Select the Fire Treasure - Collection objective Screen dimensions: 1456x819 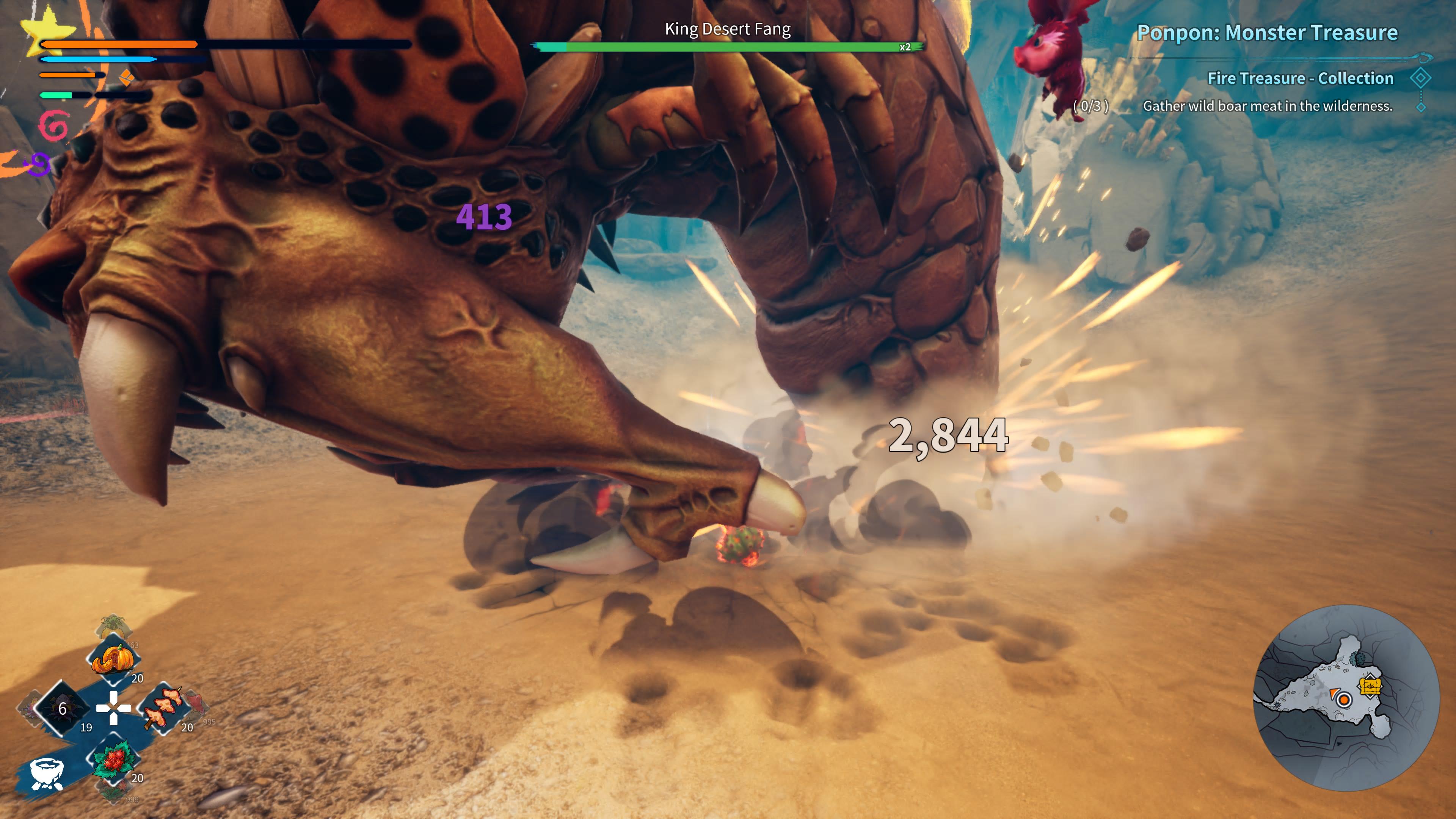point(1300,78)
